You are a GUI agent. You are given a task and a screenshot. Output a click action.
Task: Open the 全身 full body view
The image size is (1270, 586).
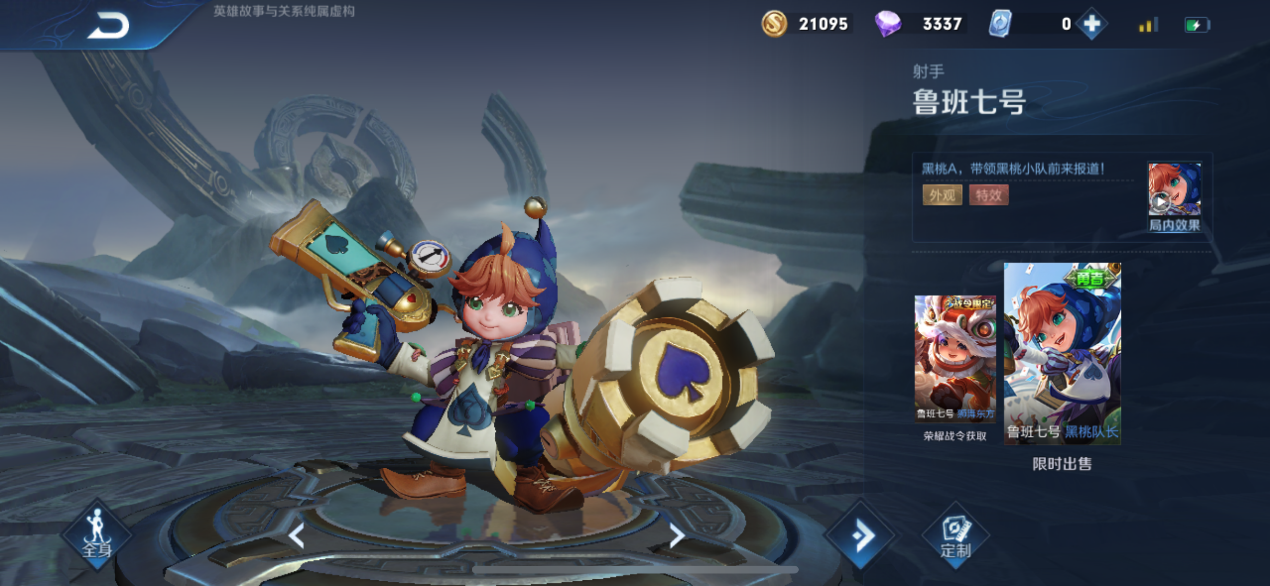click(x=97, y=535)
